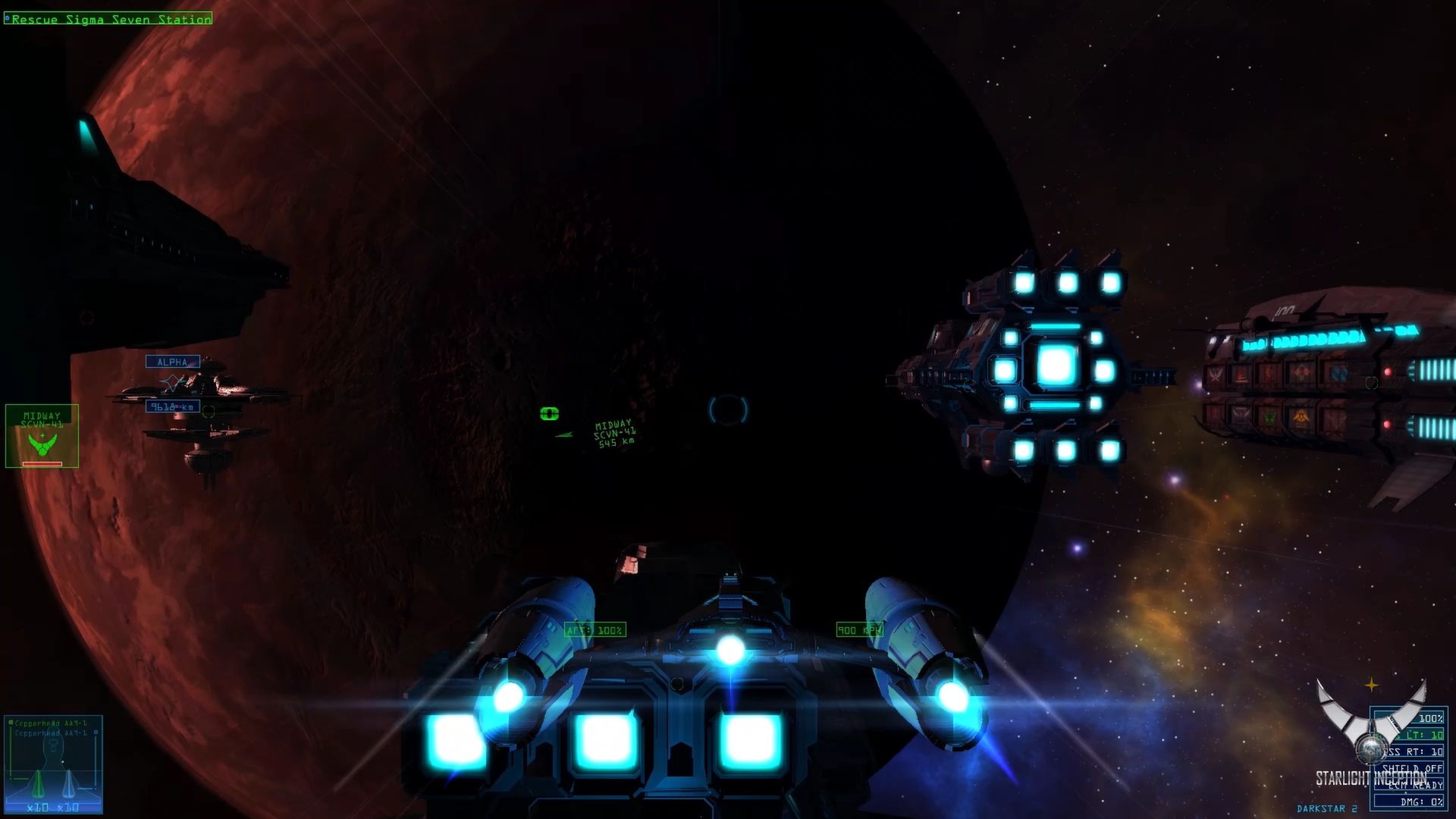Image resolution: width=1456 pixels, height=819 pixels.
Task: Click the pilot silhouette in weapons panel
Action: click(x=54, y=749)
